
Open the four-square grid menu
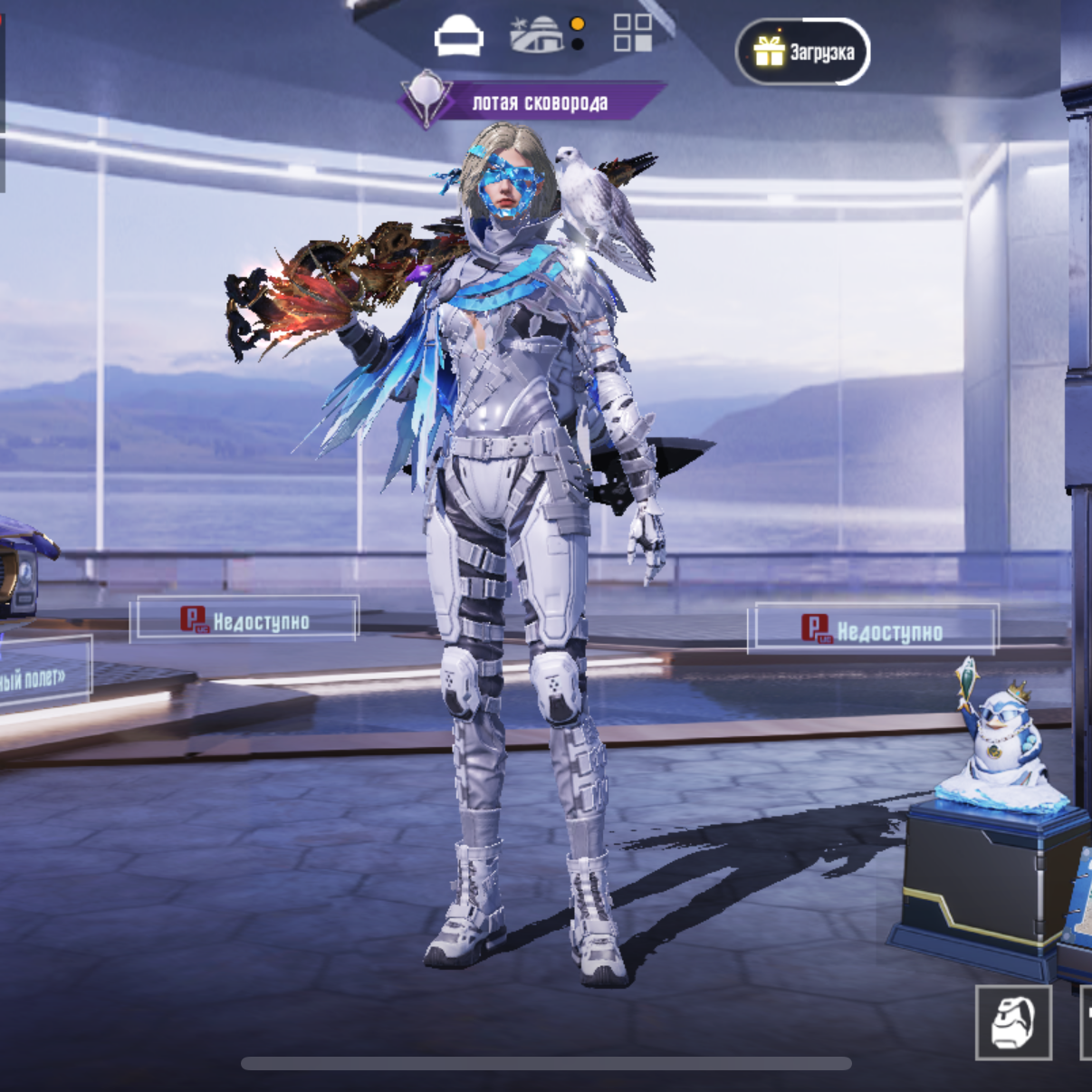click(632, 33)
